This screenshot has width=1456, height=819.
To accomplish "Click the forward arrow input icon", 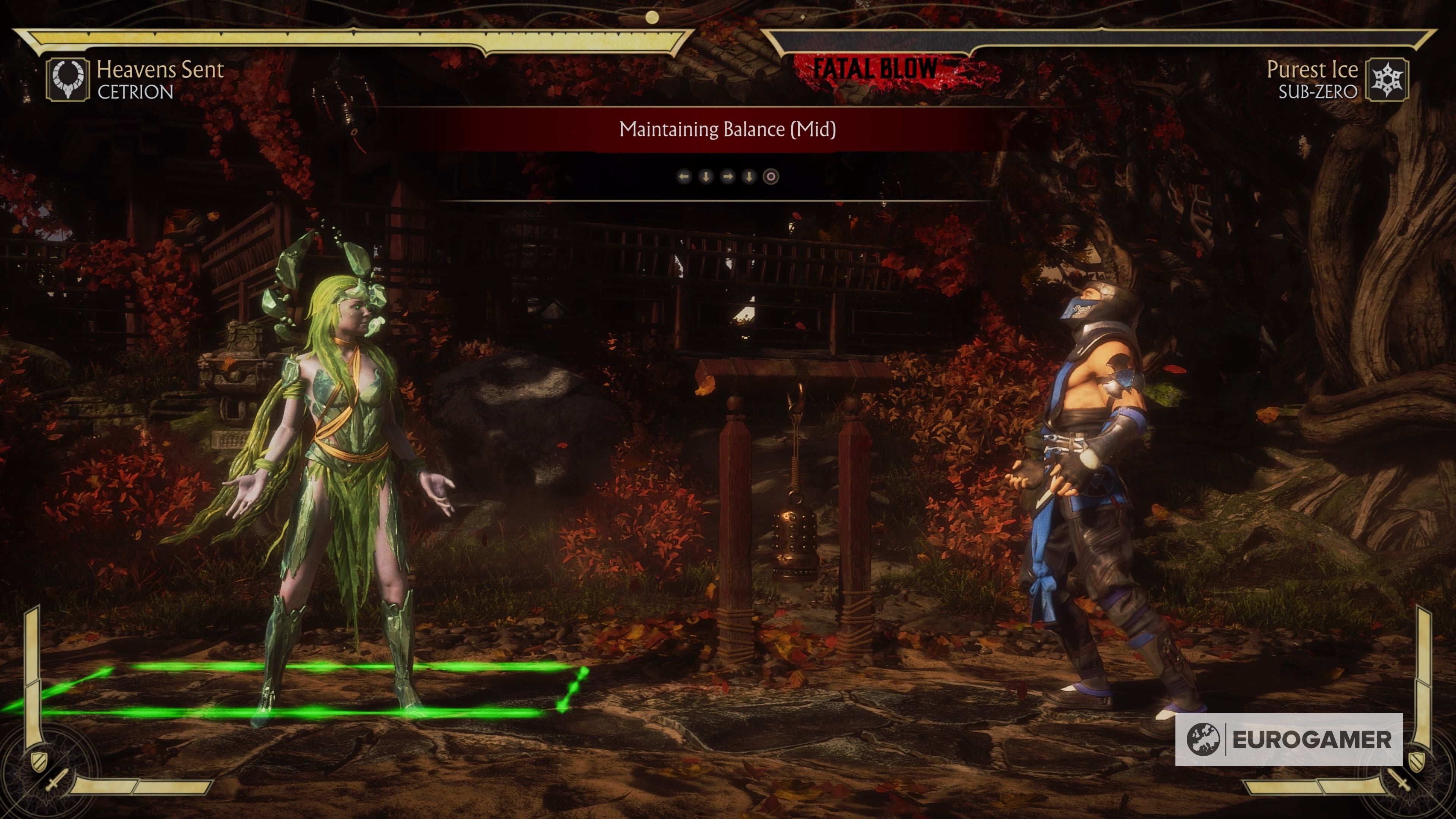I will pos(728,177).
